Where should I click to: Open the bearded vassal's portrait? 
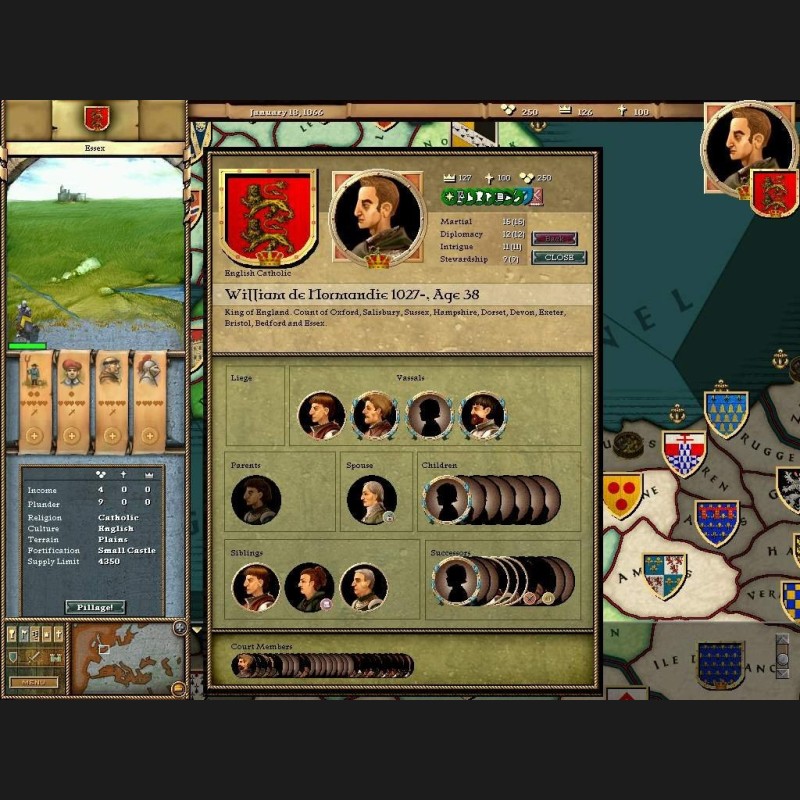[481, 415]
